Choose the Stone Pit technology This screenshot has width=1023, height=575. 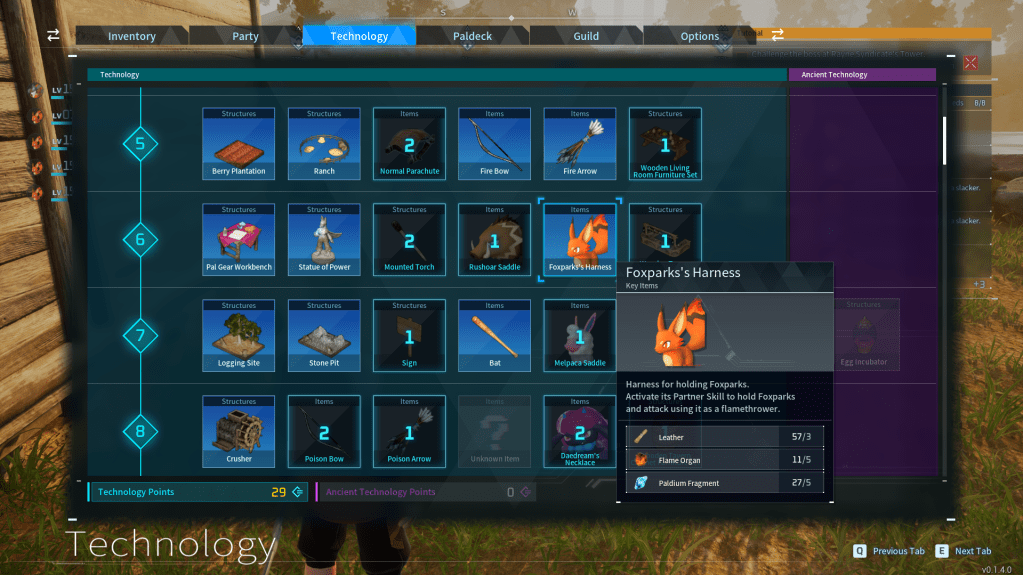pyautogui.click(x=324, y=336)
